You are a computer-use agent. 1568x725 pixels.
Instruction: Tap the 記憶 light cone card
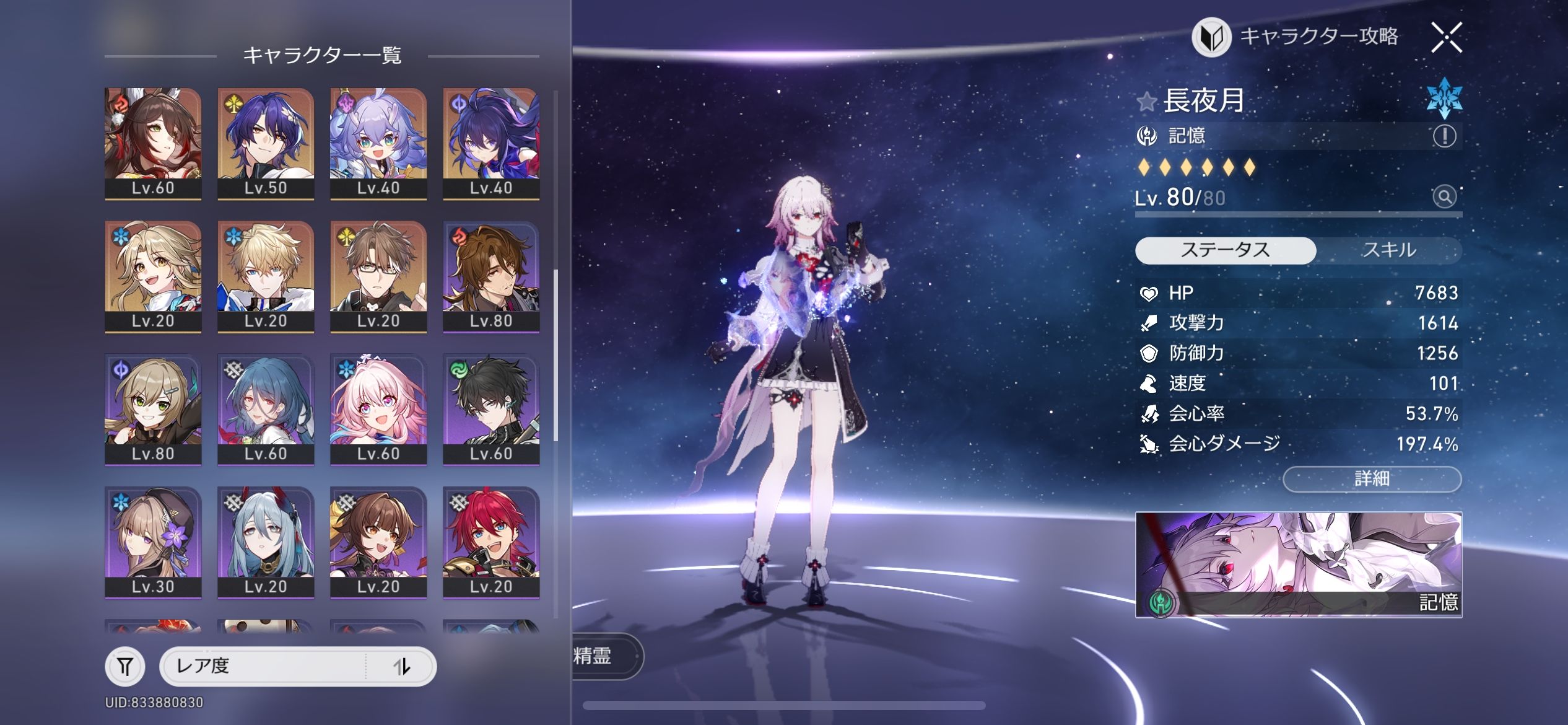1298,564
